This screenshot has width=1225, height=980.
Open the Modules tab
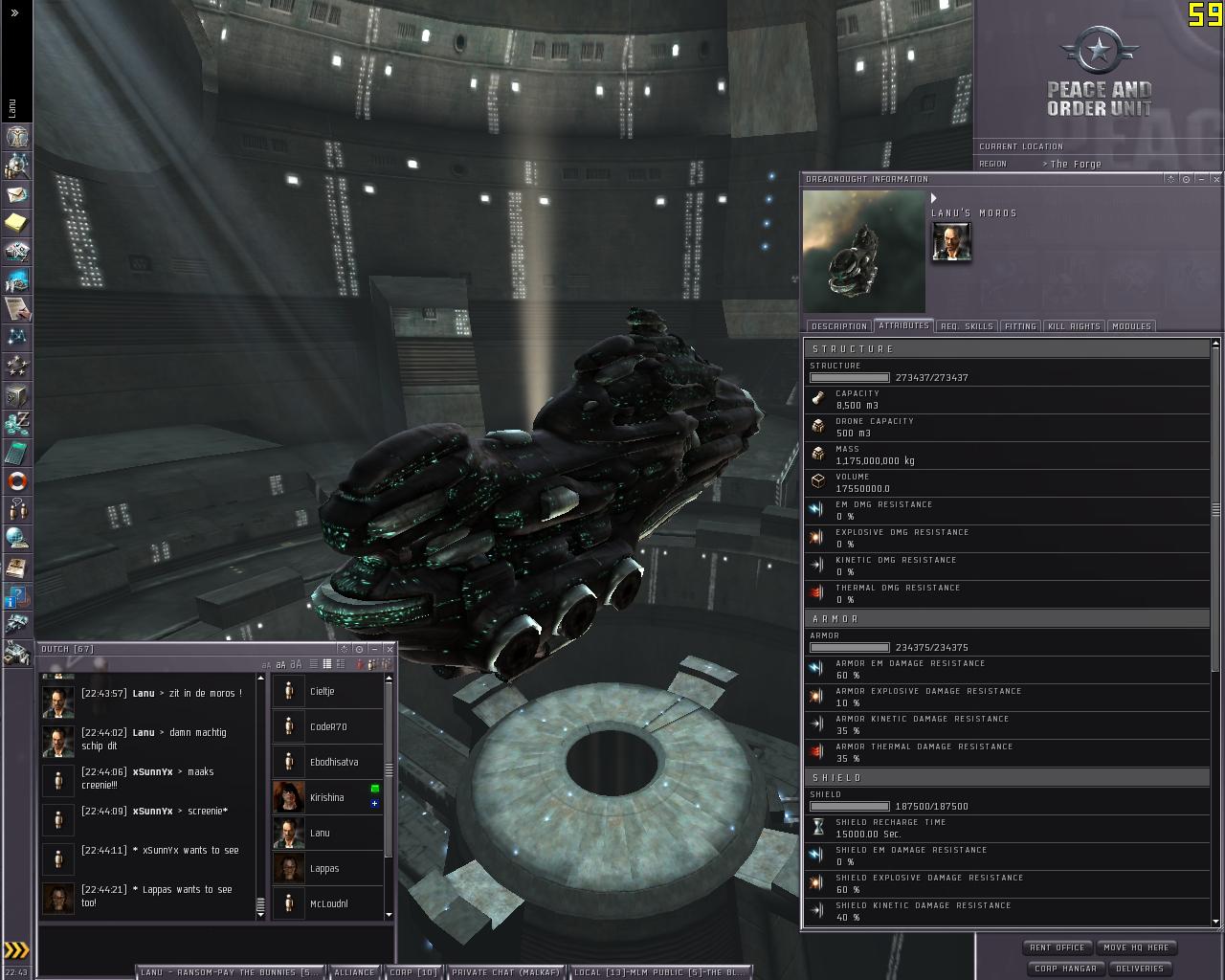1131,326
